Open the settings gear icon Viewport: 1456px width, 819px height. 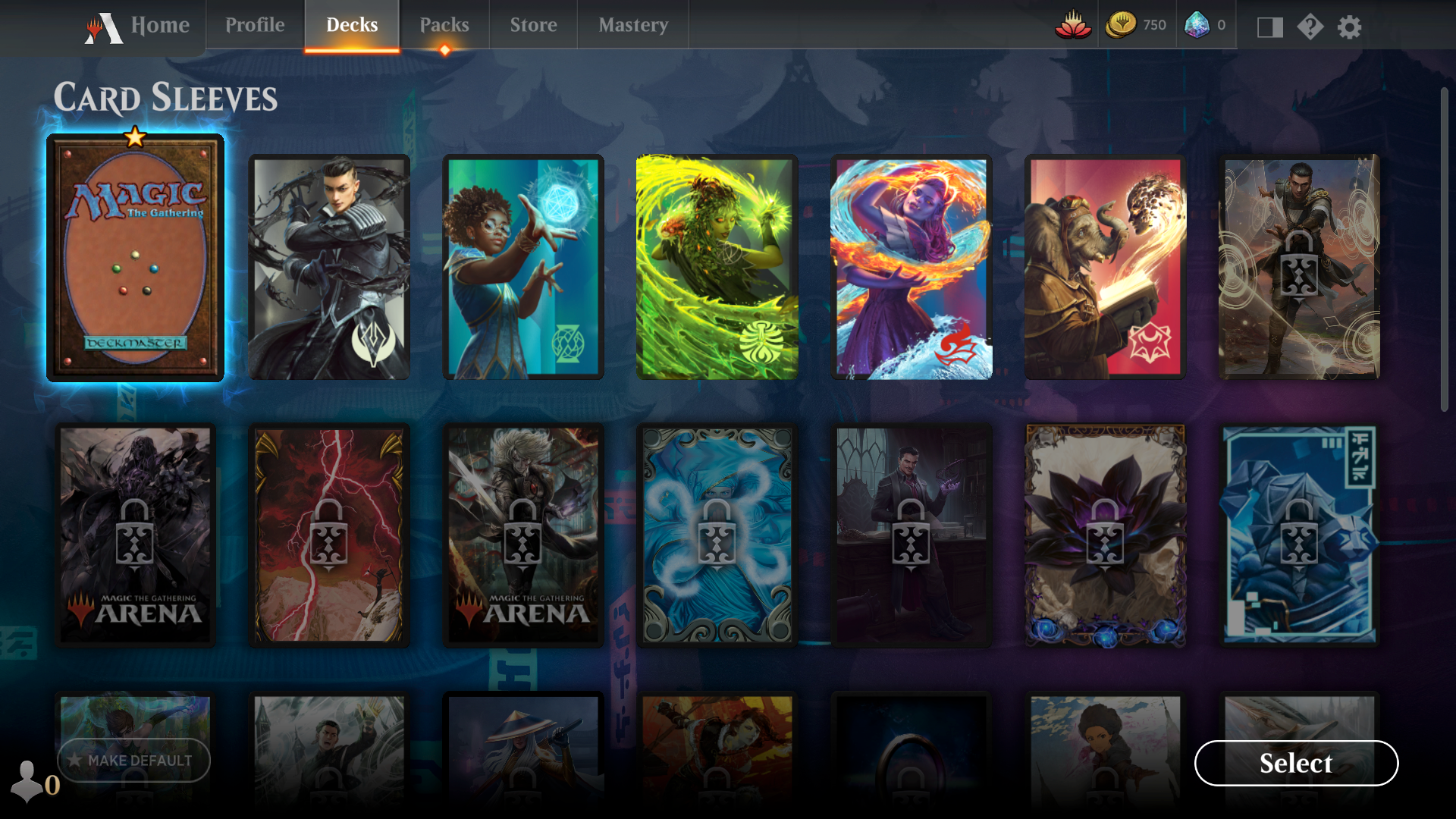click(1351, 28)
